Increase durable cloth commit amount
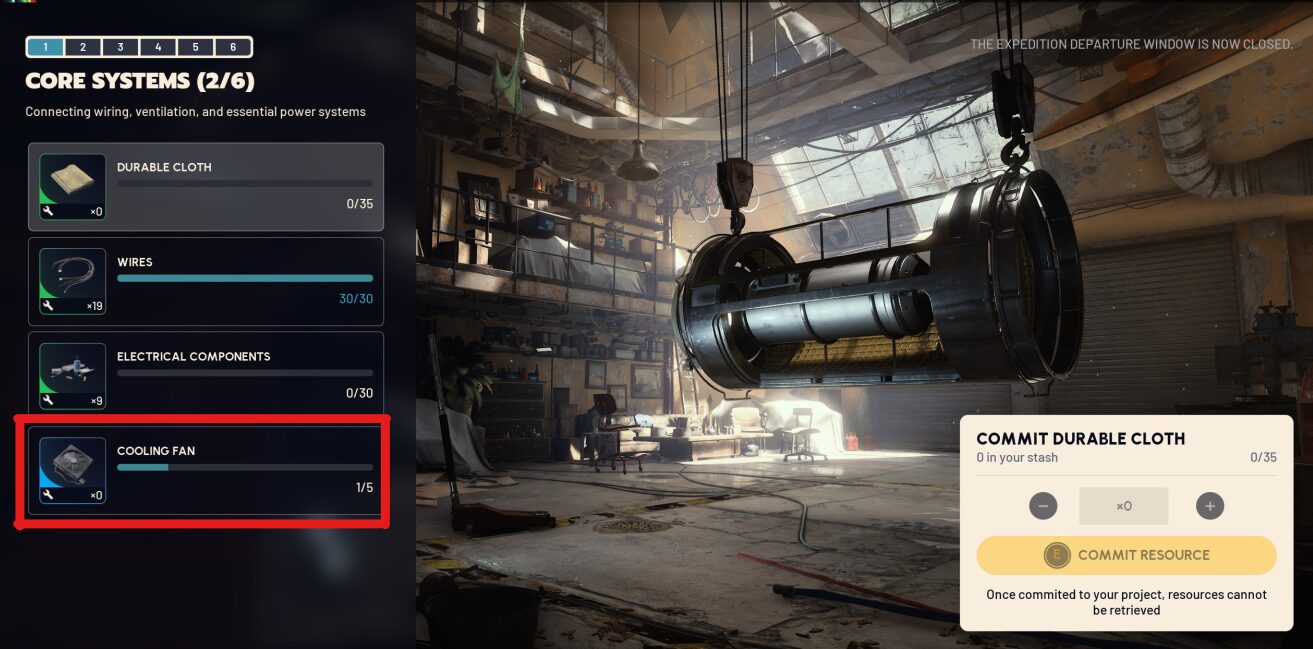The height and width of the screenshot is (649, 1313). pyautogui.click(x=1210, y=506)
